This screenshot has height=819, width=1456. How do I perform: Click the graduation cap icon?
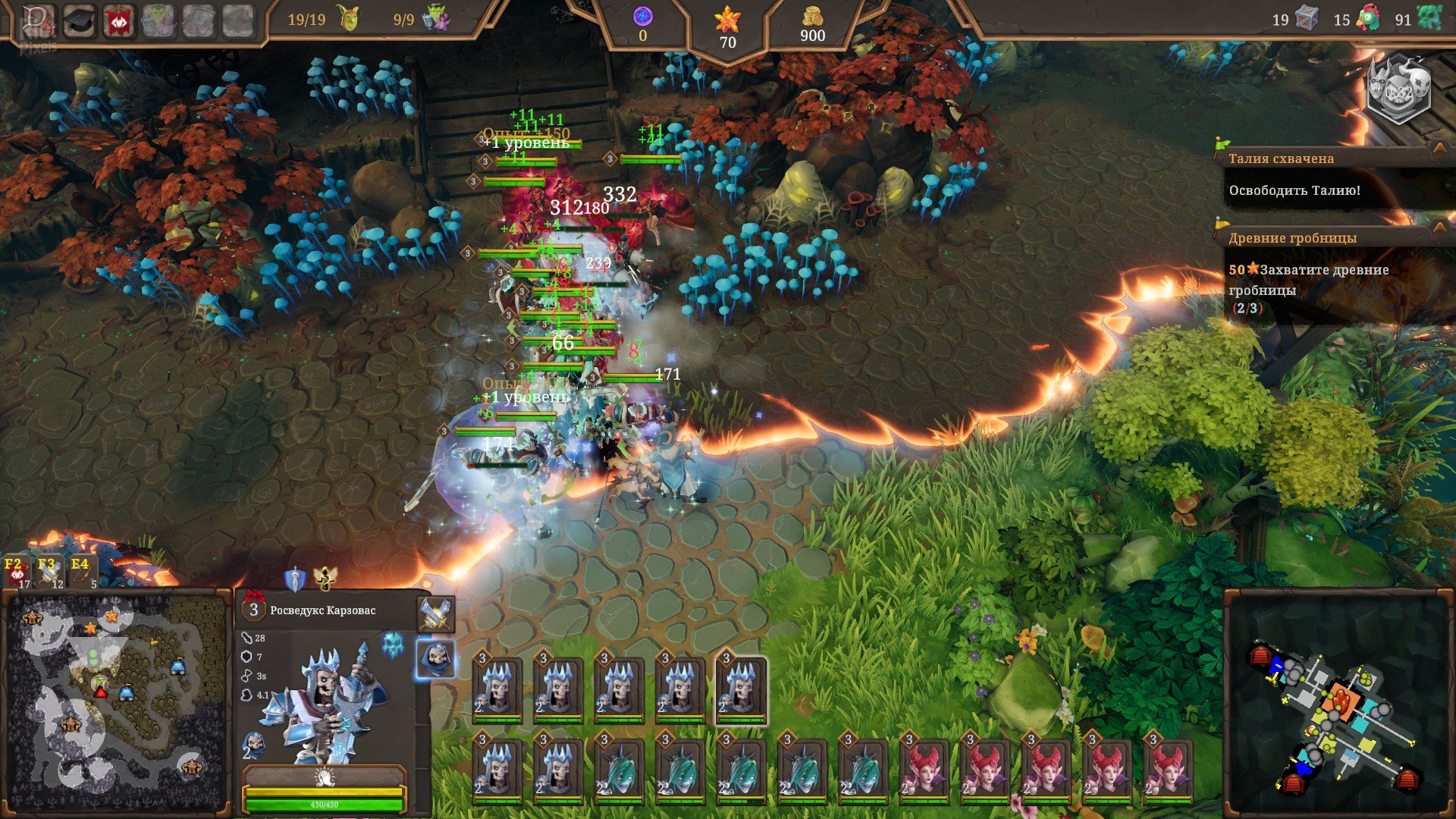[x=79, y=21]
